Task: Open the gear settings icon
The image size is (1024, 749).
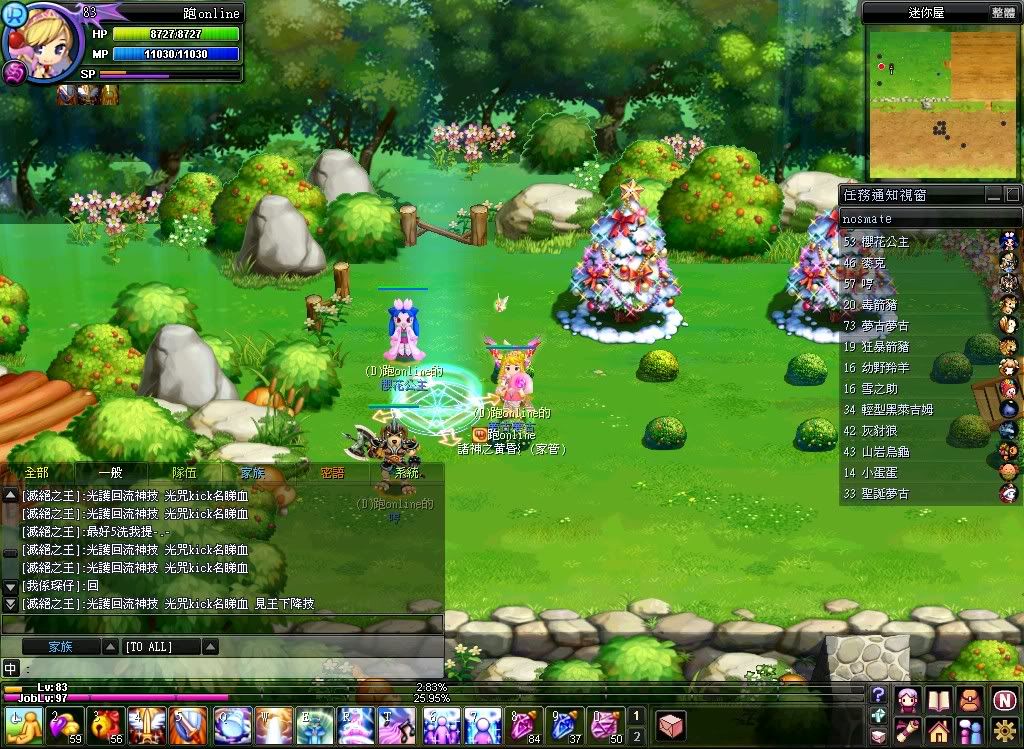Action: pyautogui.click(x=1005, y=729)
